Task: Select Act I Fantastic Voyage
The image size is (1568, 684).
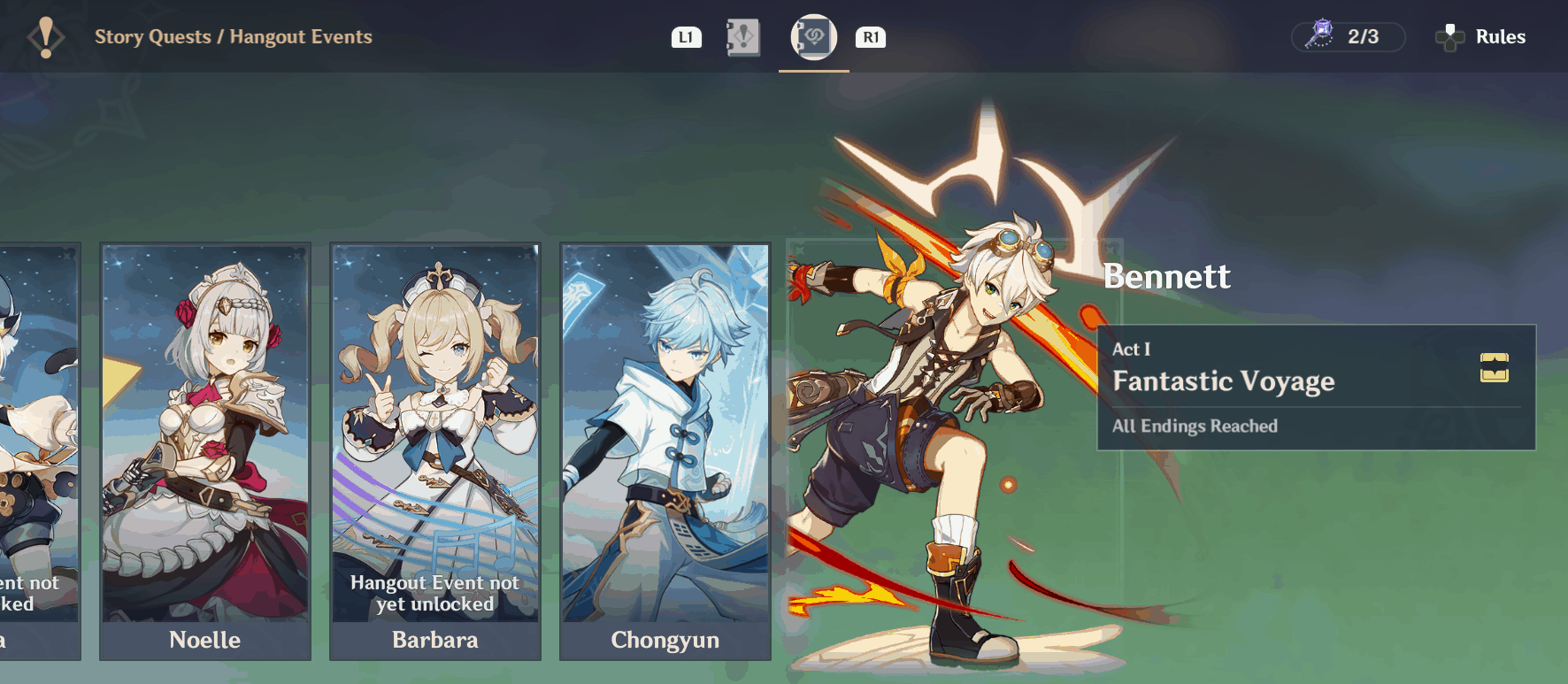Action: click(1274, 382)
